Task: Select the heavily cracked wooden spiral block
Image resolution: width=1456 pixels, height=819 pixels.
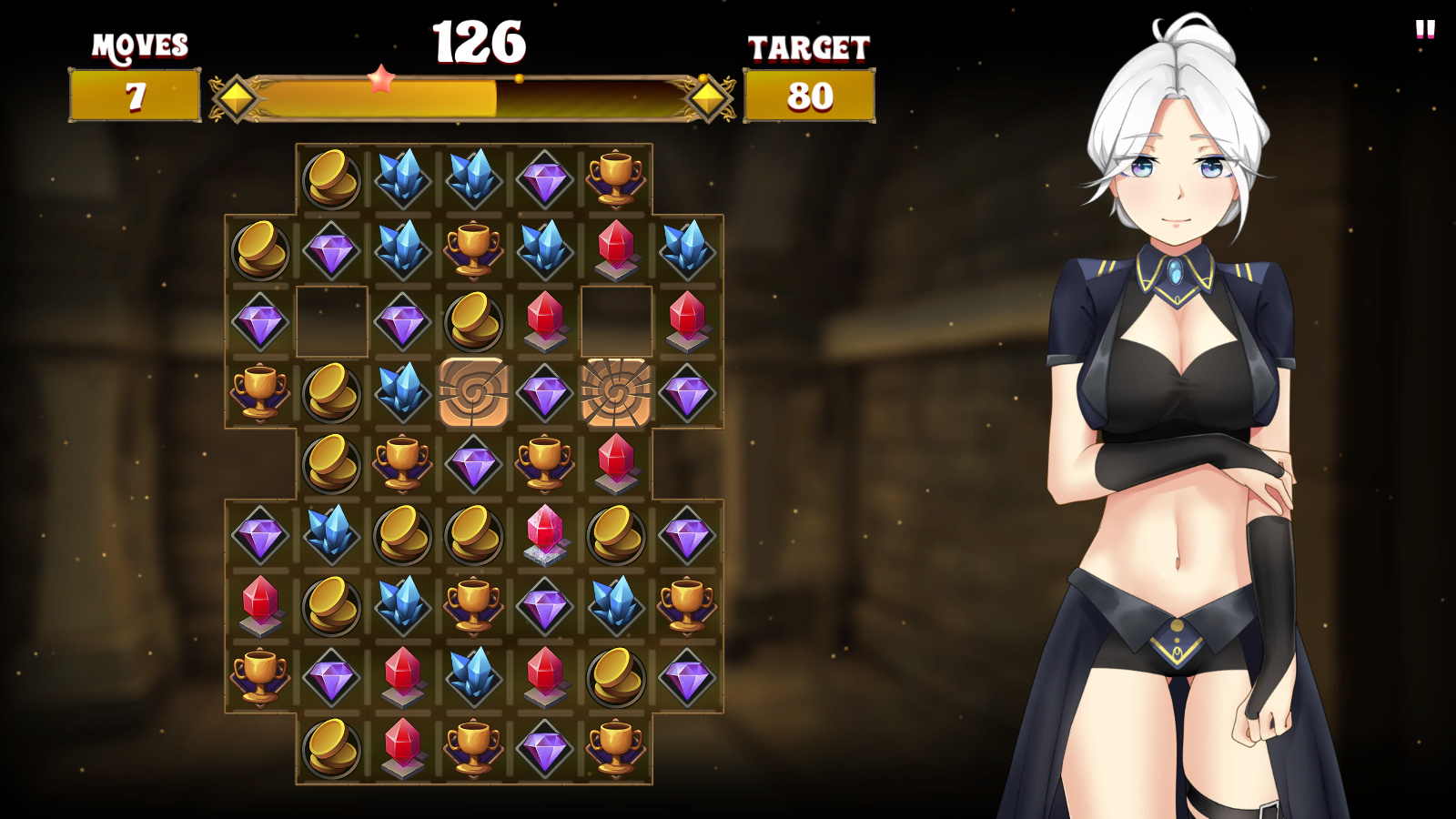Action: [x=616, y=392]
